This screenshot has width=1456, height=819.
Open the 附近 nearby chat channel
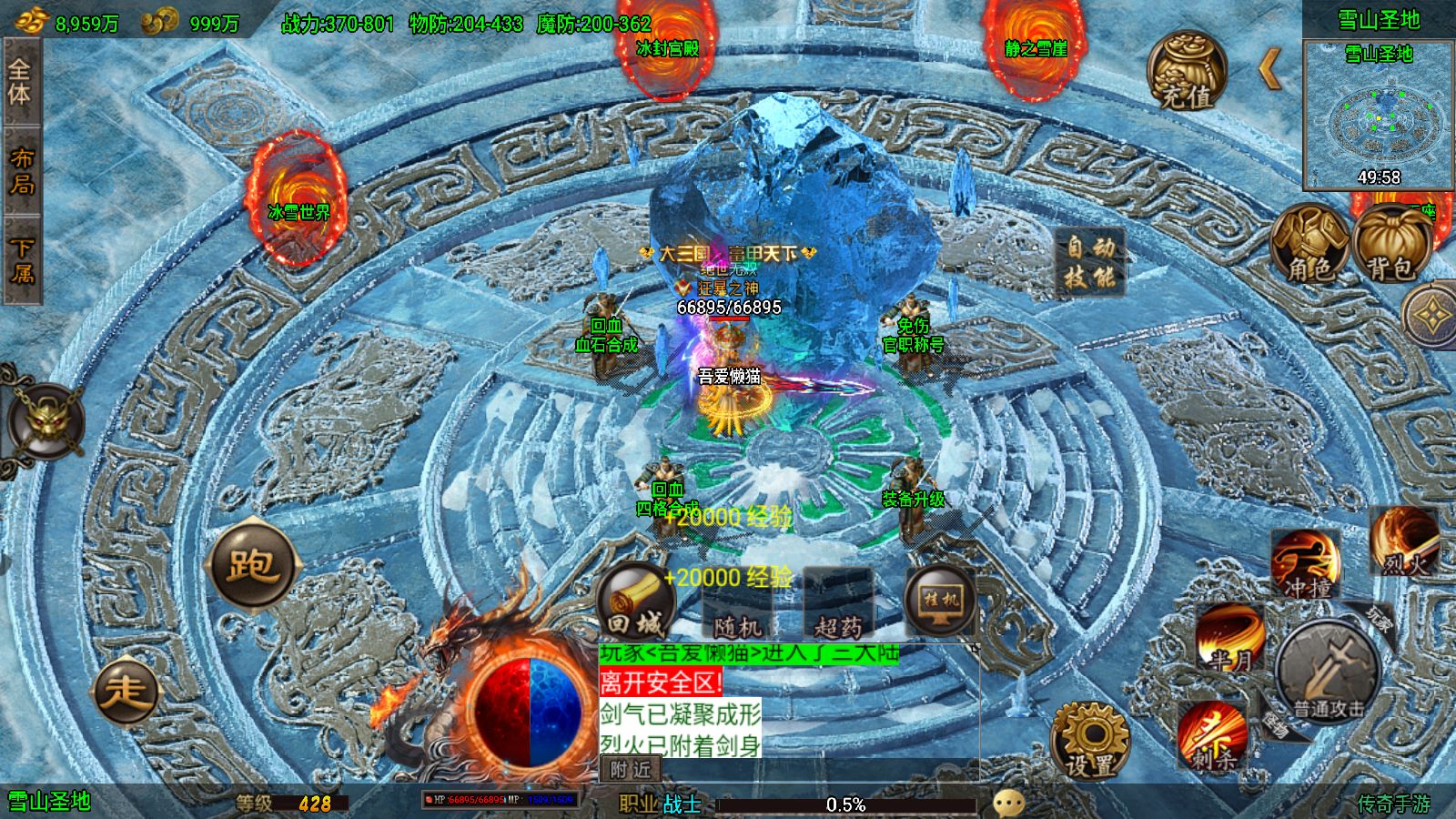pyautogui.click(x=631, y=769)
